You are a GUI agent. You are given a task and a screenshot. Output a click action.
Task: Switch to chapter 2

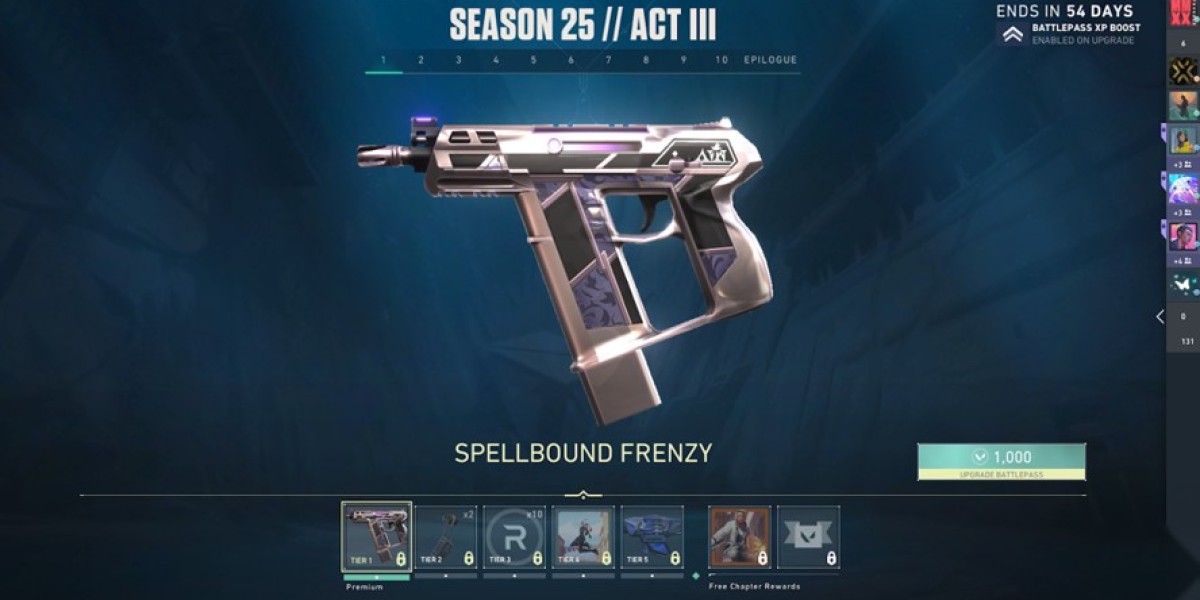tap(421, 60)
